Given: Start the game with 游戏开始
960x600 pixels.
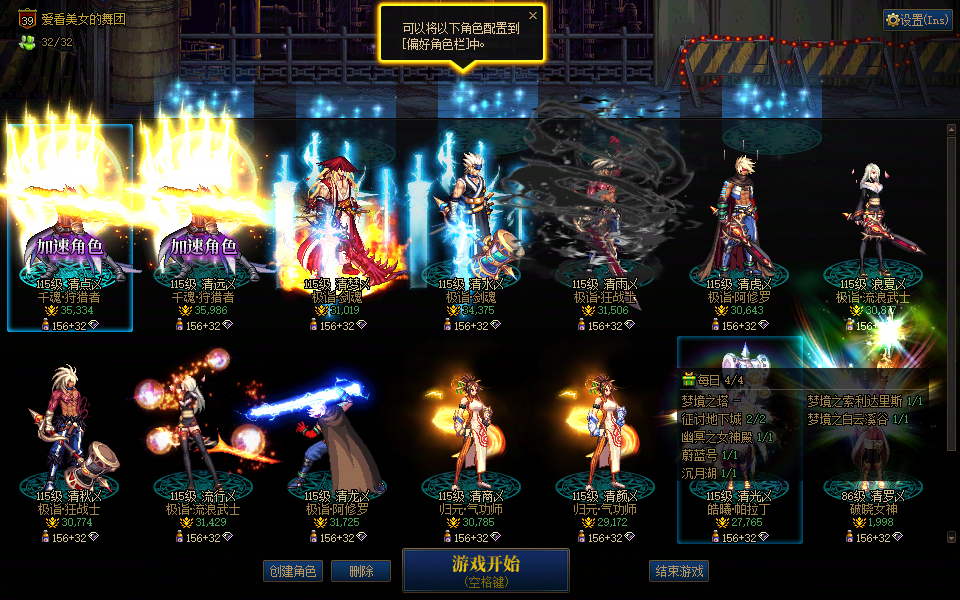Looking at the screenshot, I should [x=485, y=569].
